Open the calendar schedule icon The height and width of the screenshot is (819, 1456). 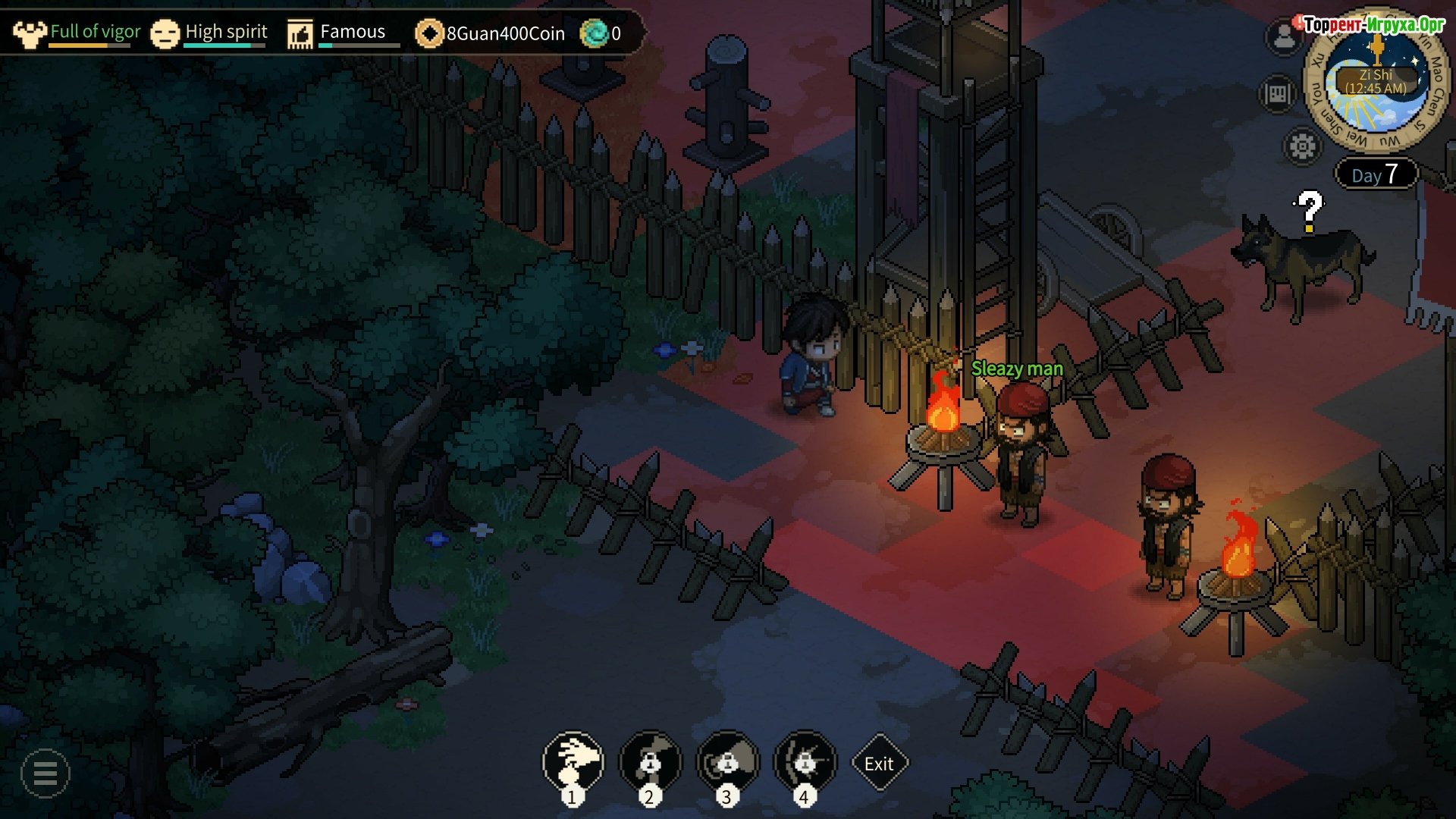1278,94
